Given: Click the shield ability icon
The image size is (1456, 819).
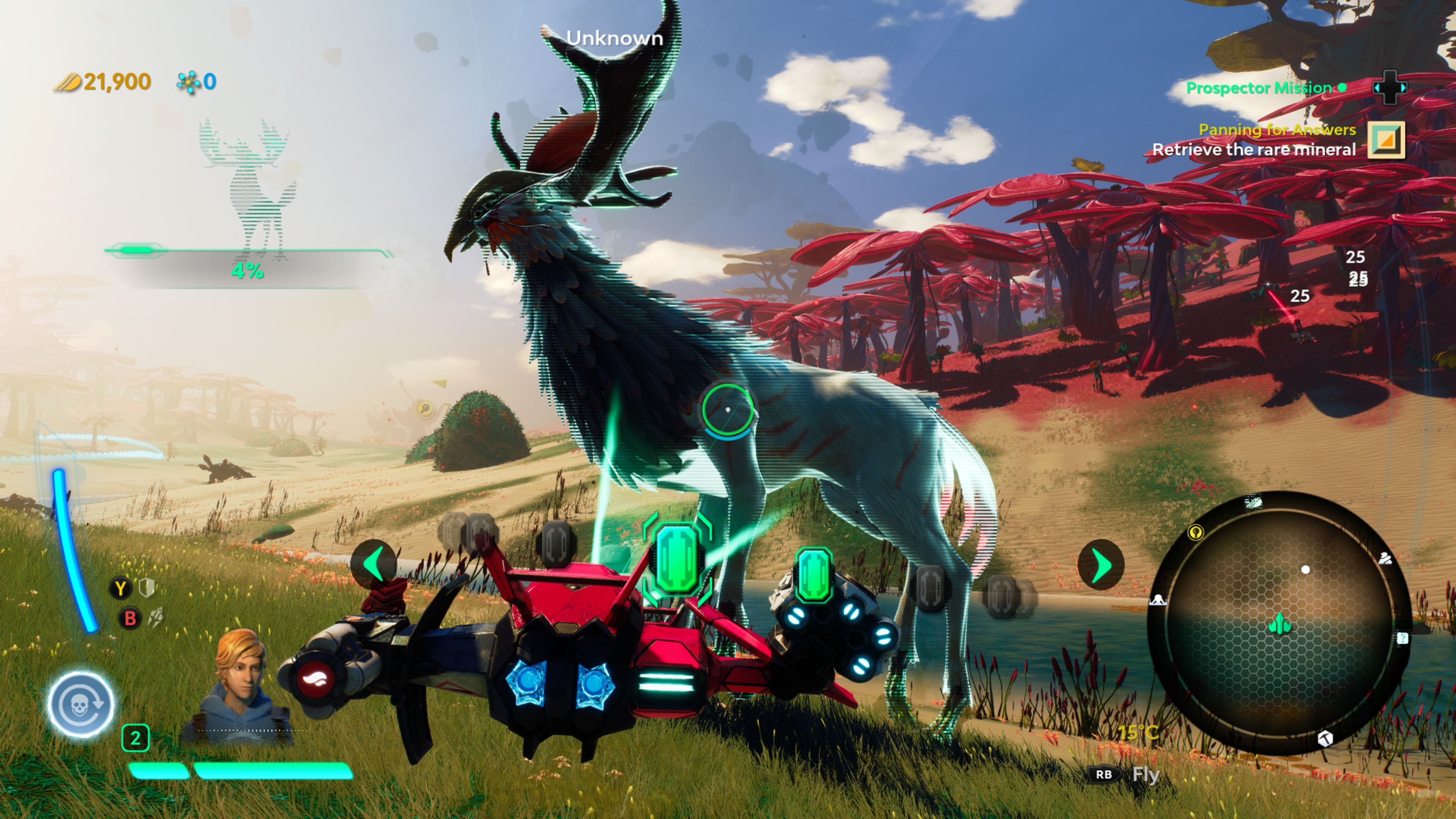Looking at the screenshot, I should click(x=147, y=588).
